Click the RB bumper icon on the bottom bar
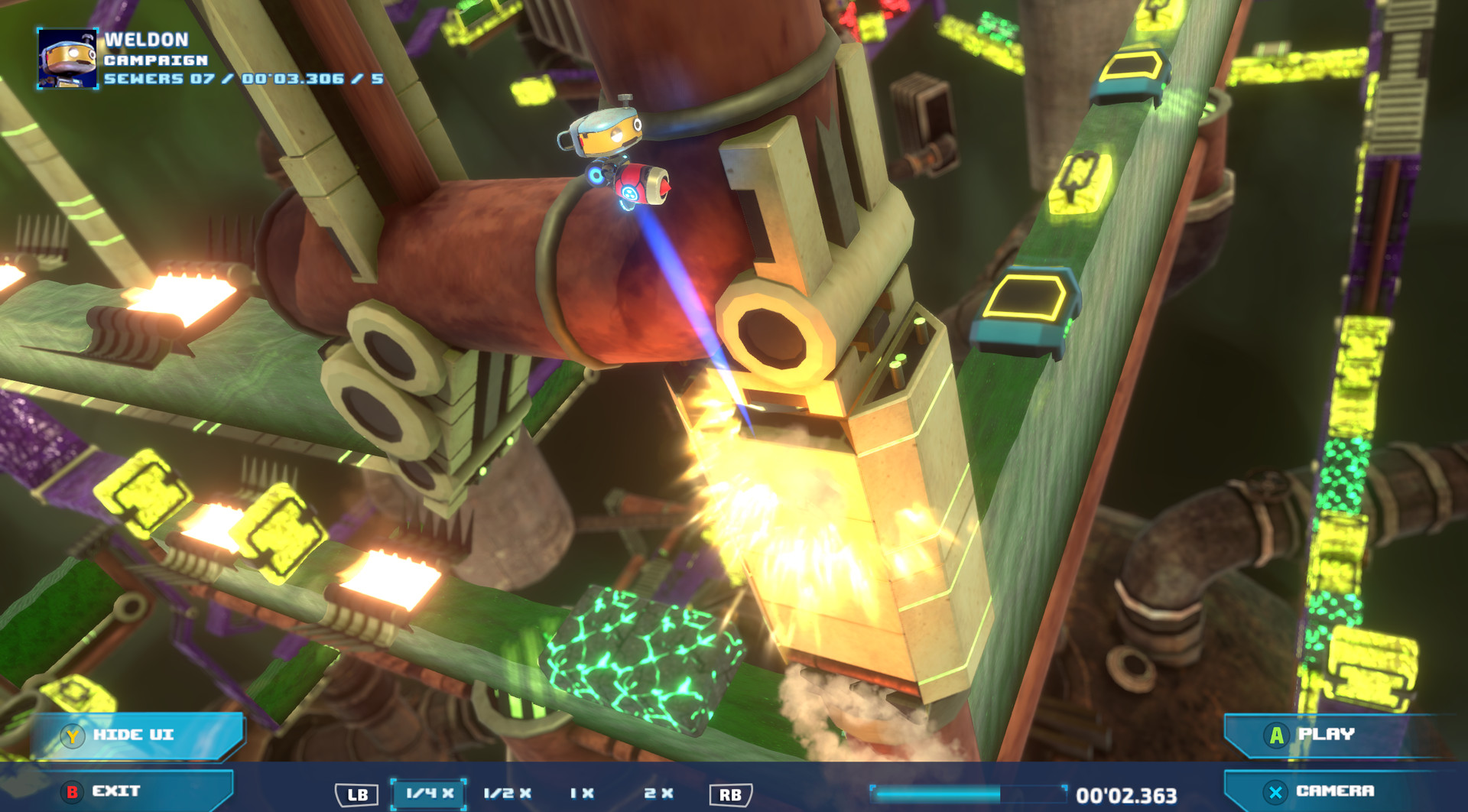This screenshot has height=812, width=1468. click(x=732, y=794)
